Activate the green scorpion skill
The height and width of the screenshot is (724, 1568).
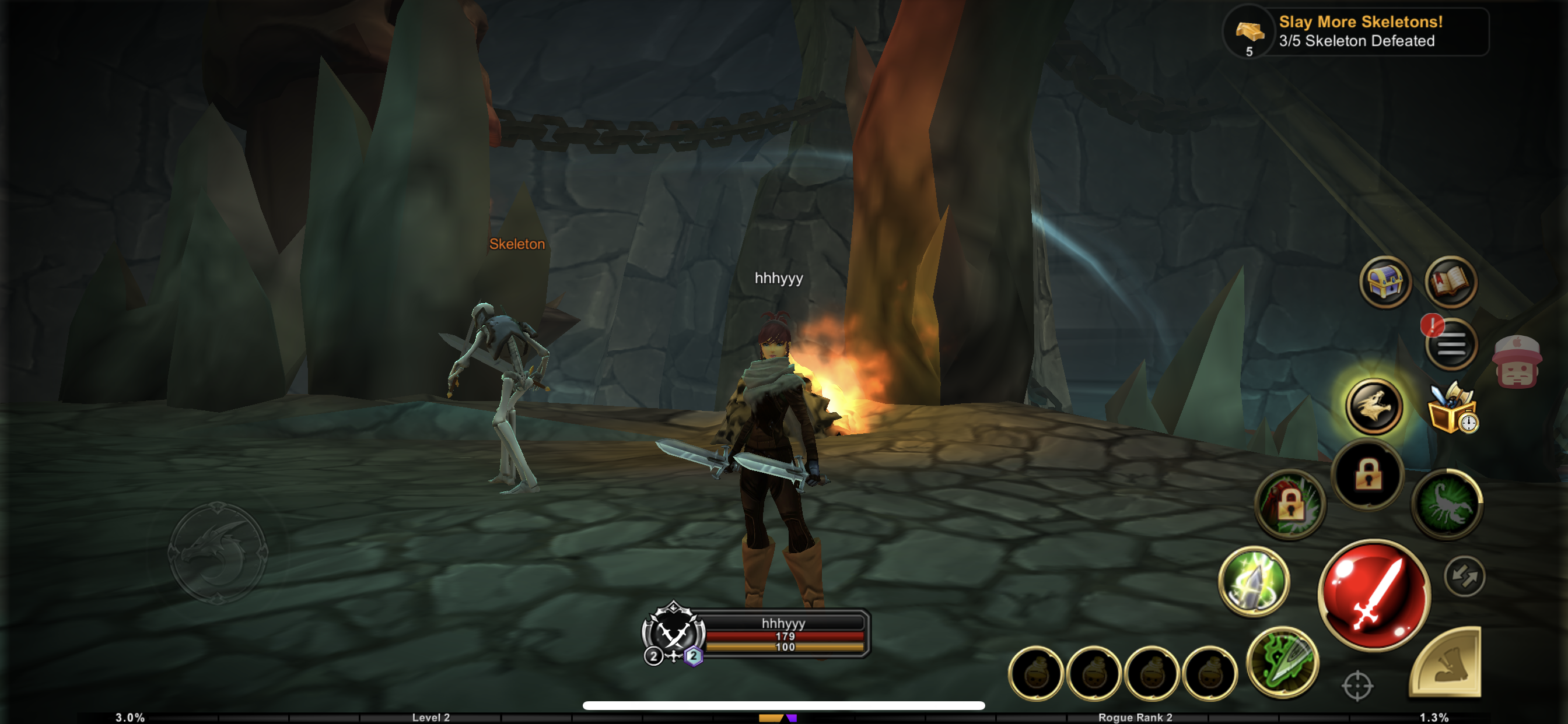1447,504
